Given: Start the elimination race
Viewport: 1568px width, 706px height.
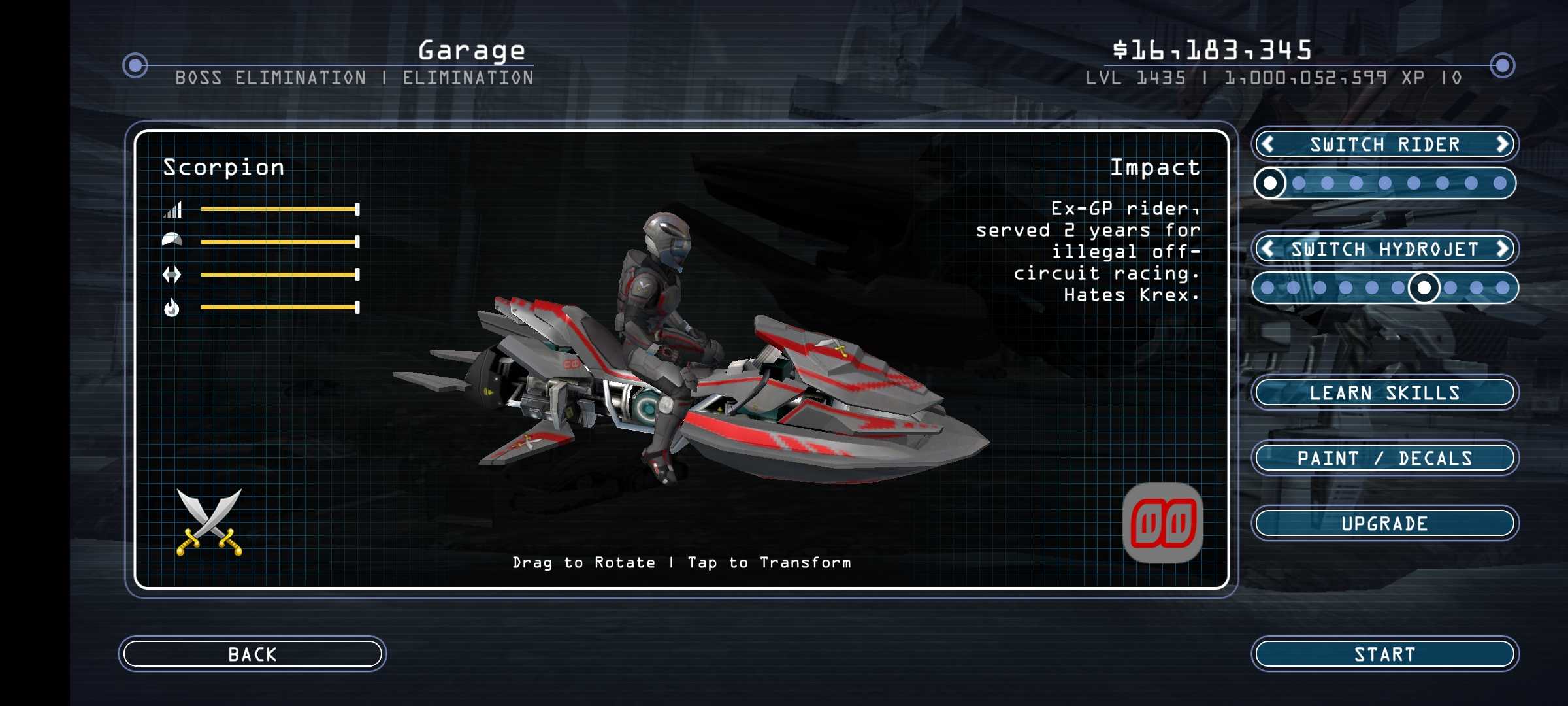Looking at the screenshot, I should (x=1384, y=654).
